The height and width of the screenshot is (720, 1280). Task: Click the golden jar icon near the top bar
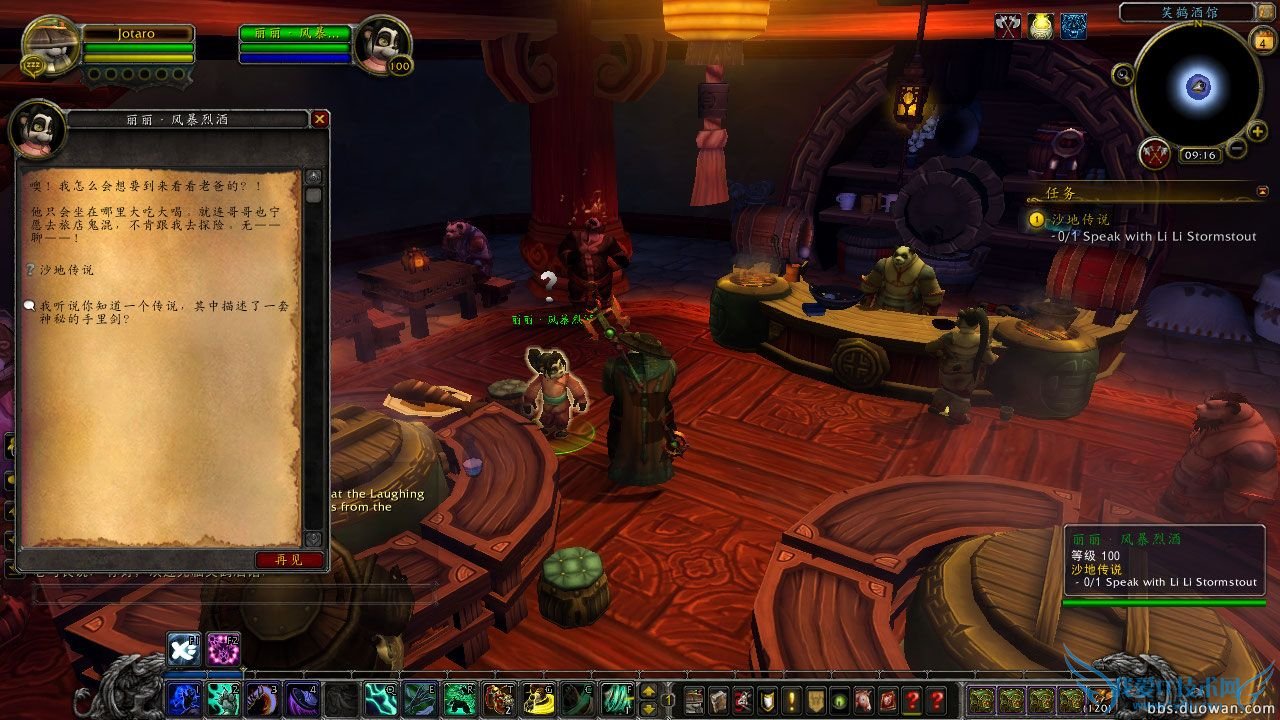tap(1039, 26)
